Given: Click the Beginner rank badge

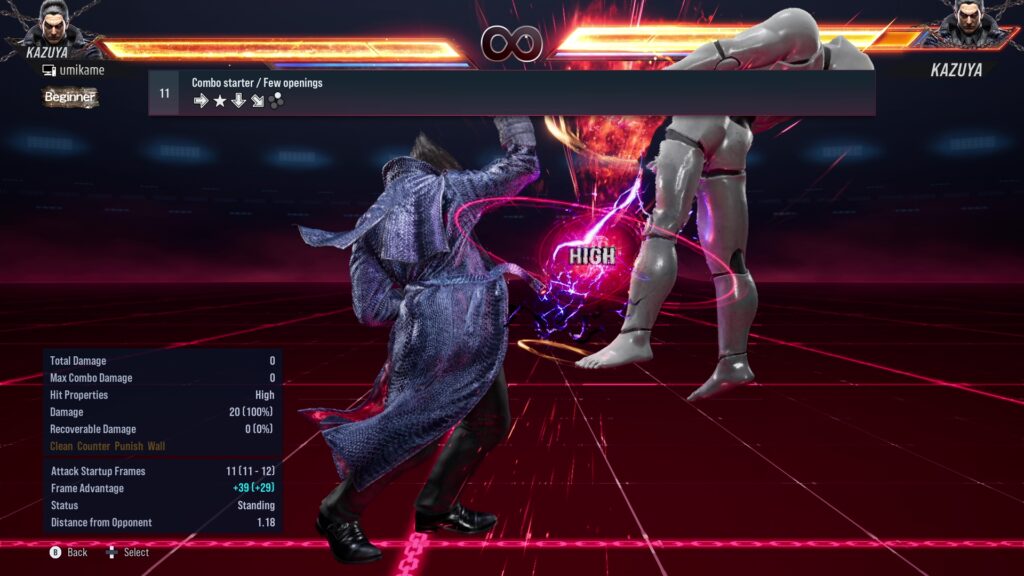Looking at the screenshot, I should [x=70, y=97].
